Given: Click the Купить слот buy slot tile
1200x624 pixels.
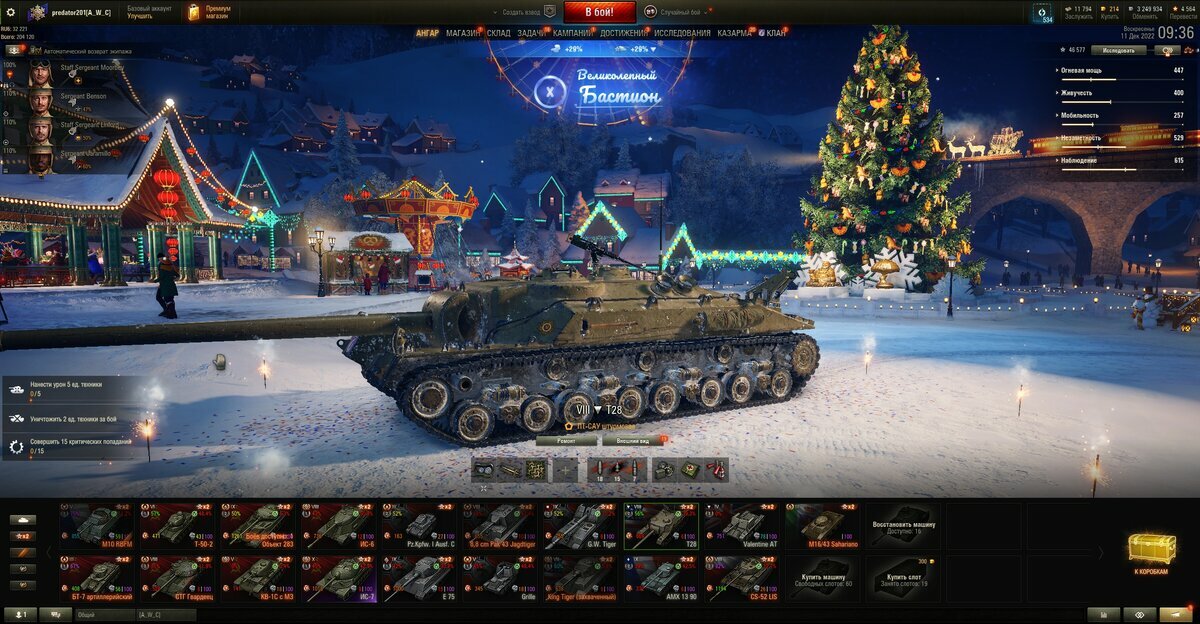Looking at the screenshot, I should [x=904, y=578].
